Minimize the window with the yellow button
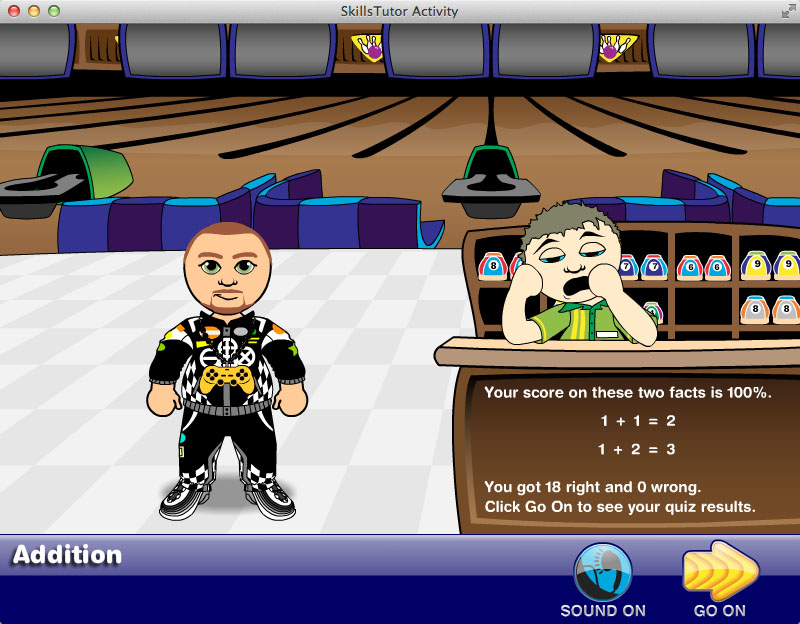Image resolution: width=800 pixels, height=624 pixels. pyautogui.click(x=33, y=11)
